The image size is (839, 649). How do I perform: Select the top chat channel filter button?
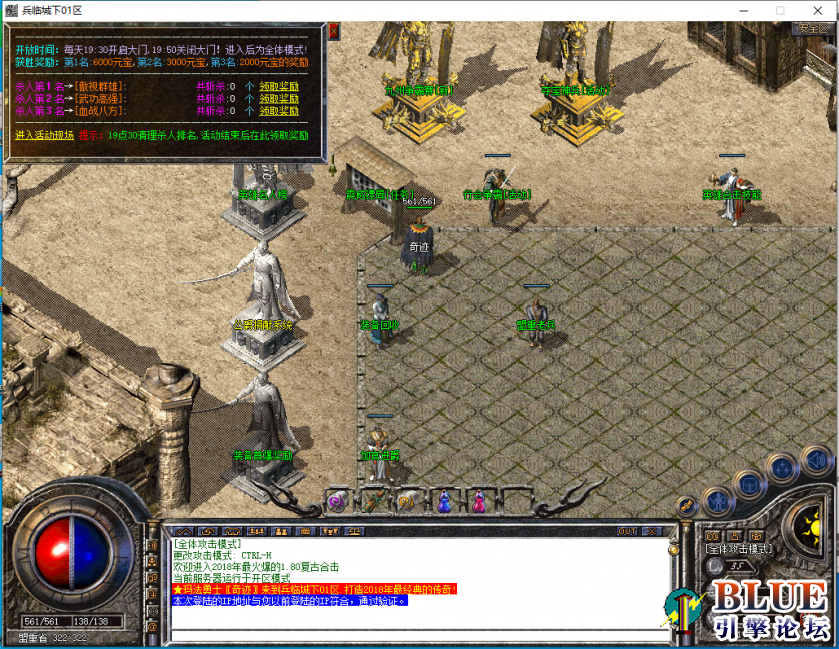(152, 547)
